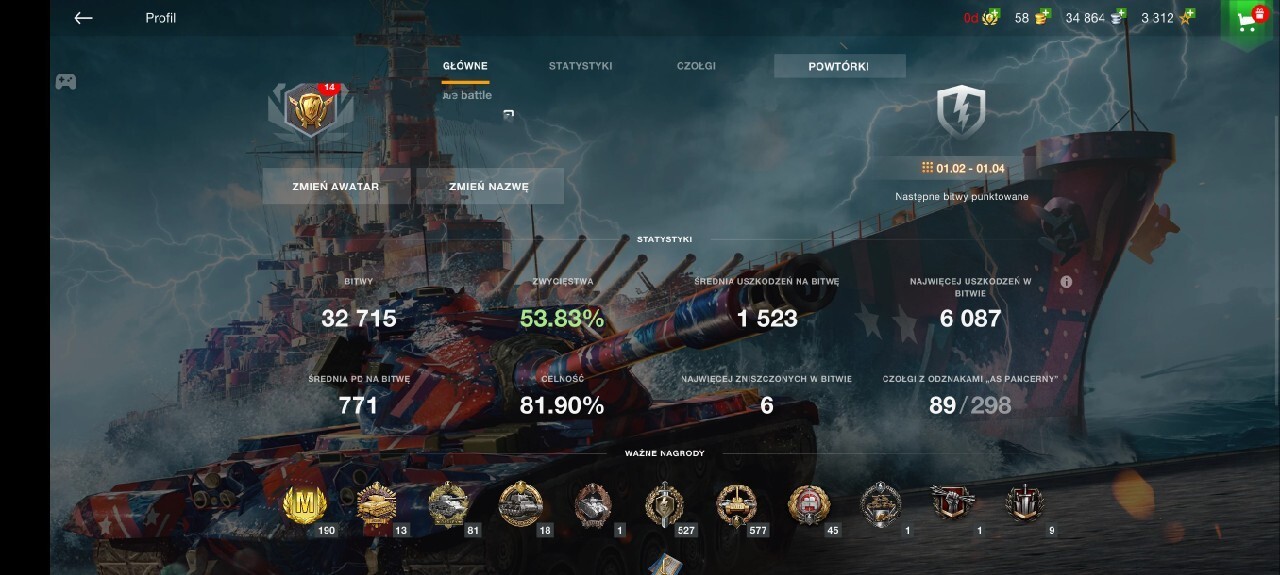Add free experience via the star icon
The width and height of the screenshot is (1280, 575).
tap(1187, 17)
